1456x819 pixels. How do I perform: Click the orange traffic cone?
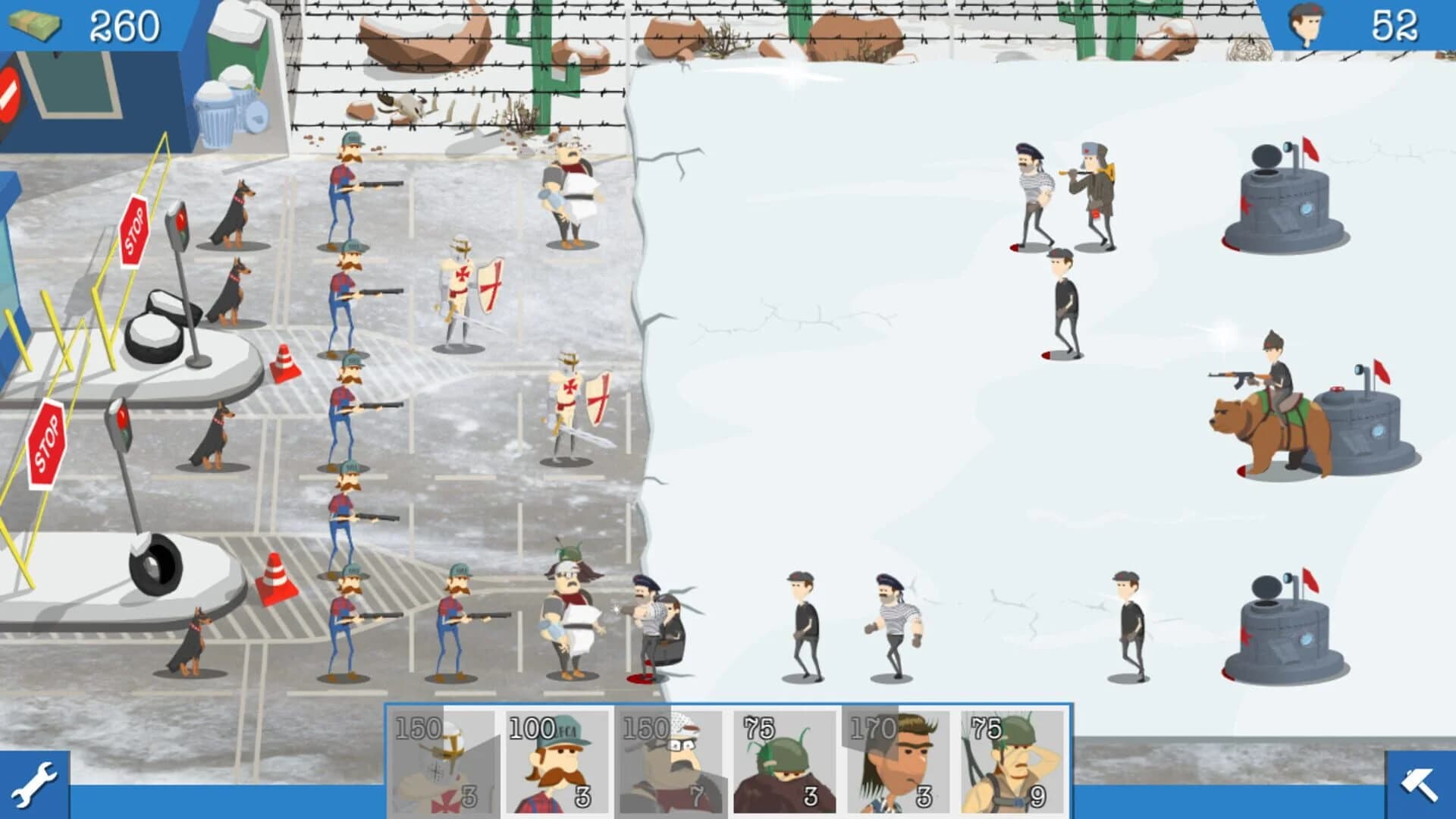tap(284, 364)
